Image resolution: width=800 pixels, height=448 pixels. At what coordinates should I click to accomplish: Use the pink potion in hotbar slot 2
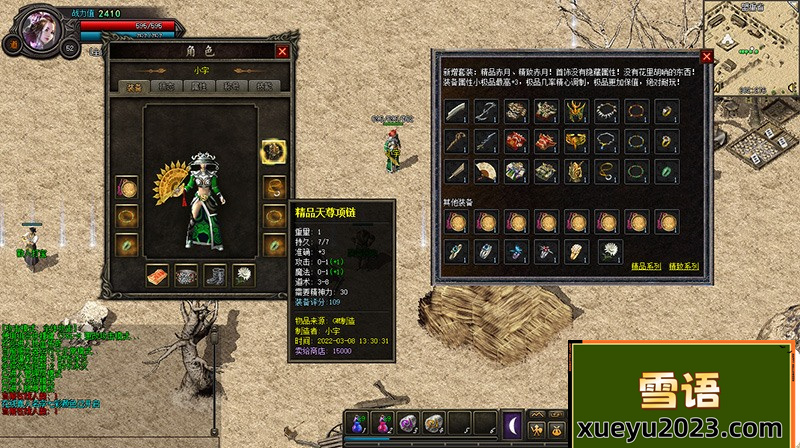384,424
